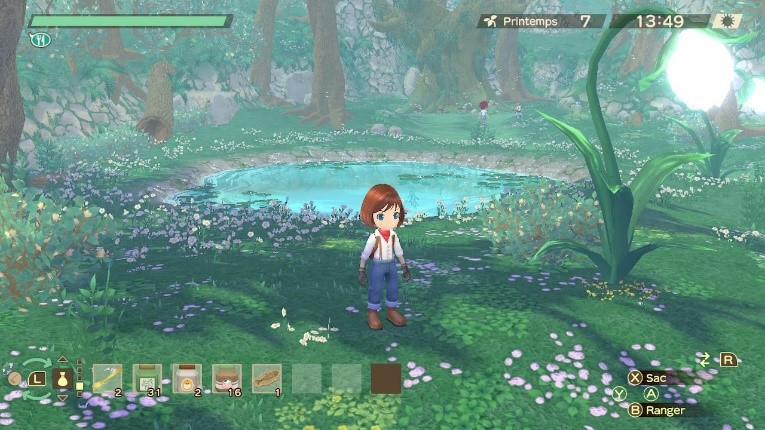Select the seed jar with 31 count
The image size is (765, 430).
[147, 378]
